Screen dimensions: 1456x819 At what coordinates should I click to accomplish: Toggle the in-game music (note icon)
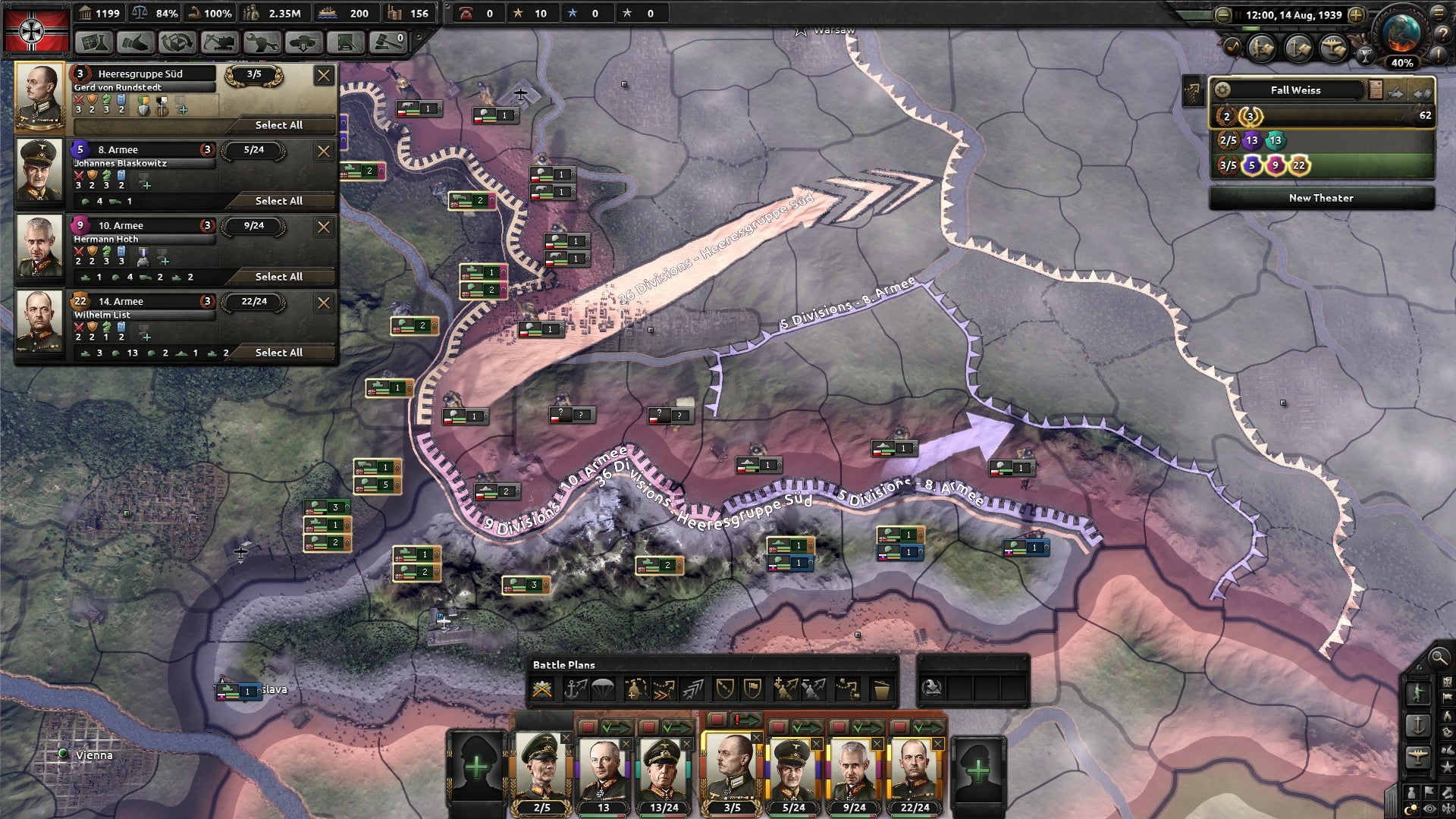click(1233, 47)
